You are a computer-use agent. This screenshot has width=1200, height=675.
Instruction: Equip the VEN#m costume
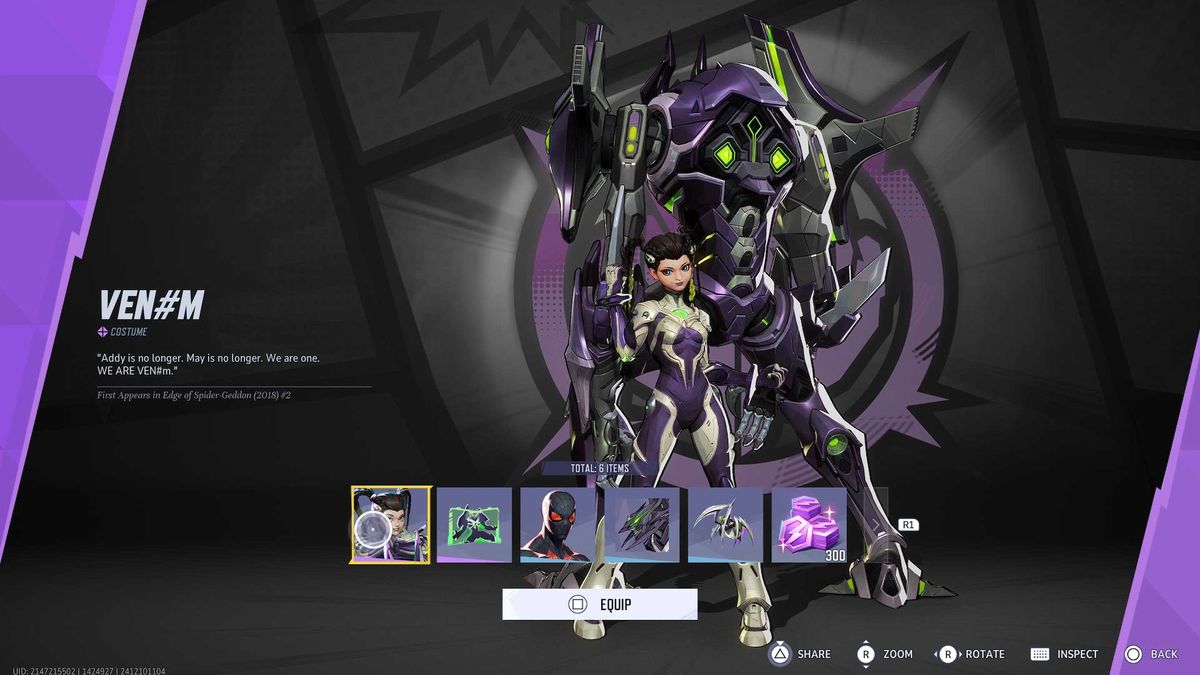599,604
